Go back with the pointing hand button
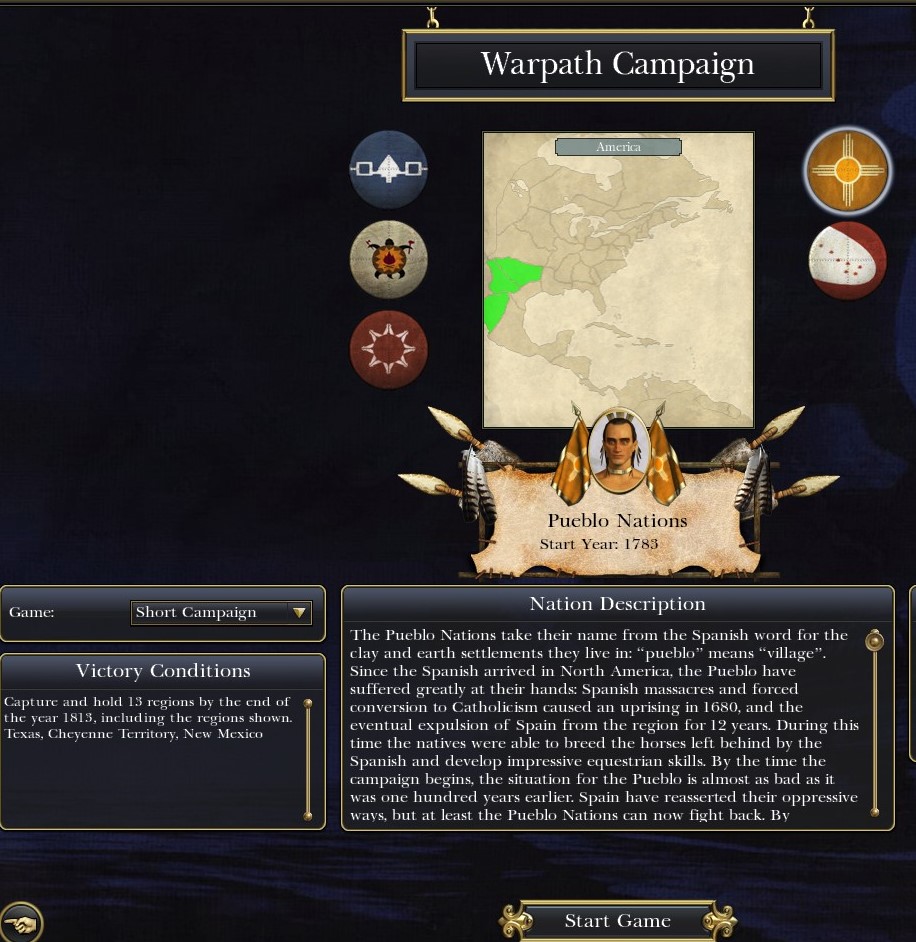 21,922
